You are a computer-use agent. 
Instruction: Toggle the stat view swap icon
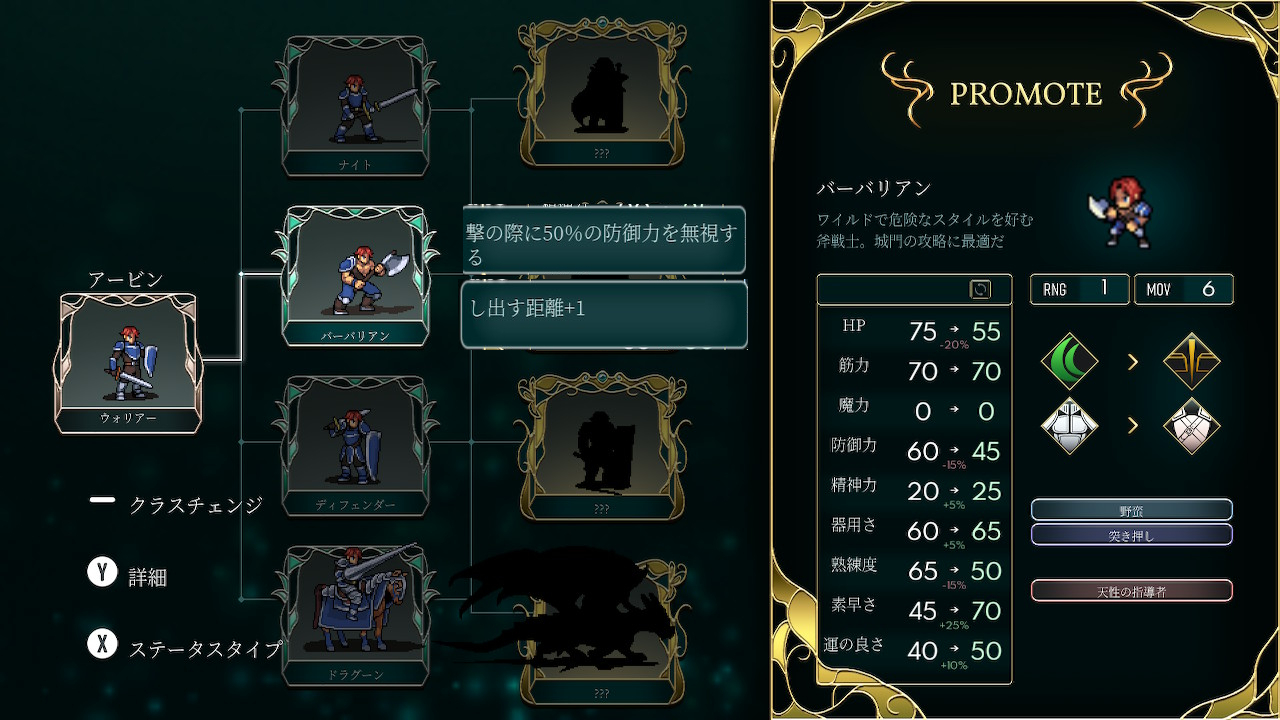pyautogui.click(x=980, y=289)
